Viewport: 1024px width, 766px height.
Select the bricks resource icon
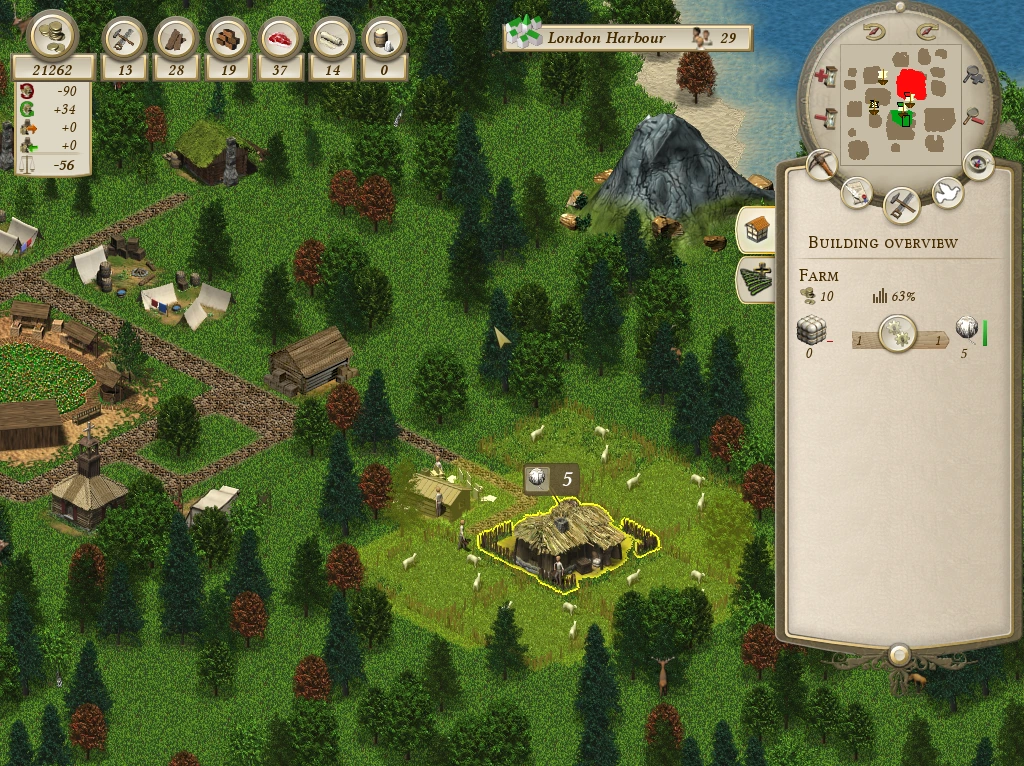click(x=229, y=39)
